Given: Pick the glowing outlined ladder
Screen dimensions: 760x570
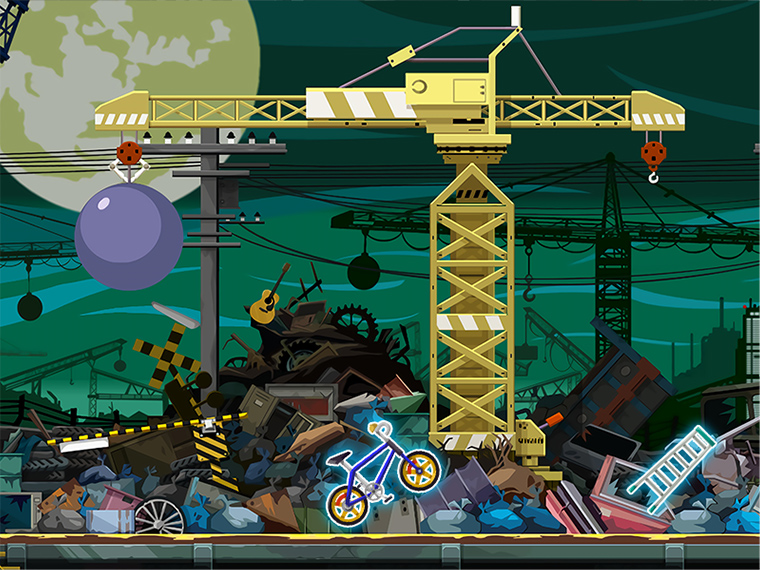Looking at the screenshot, I should [x=671, y=461].
